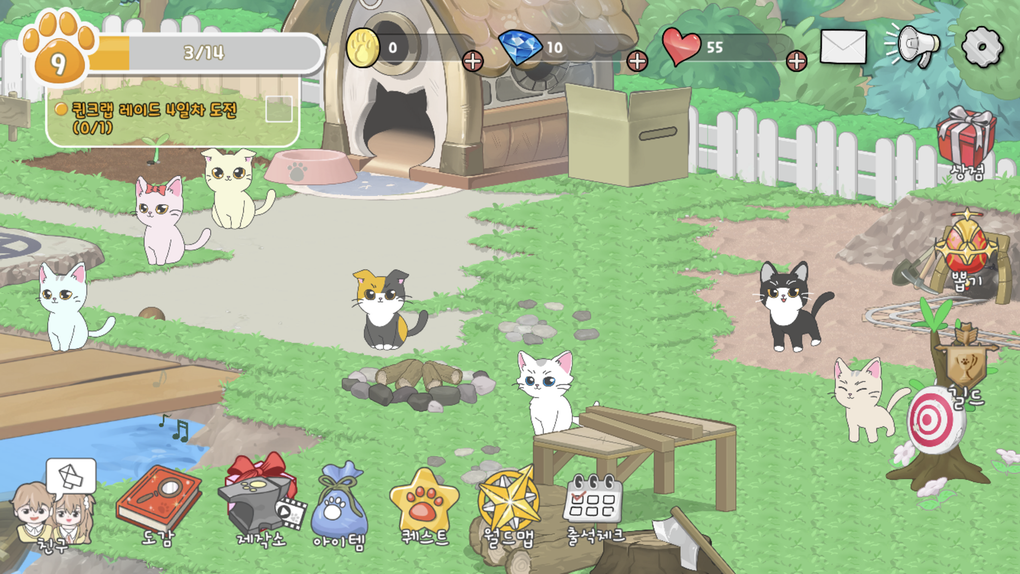The width and height of the screenshot is (1020, 574).
Task: Enter the 제작소 crafting workshop
Action: point(260,498)
